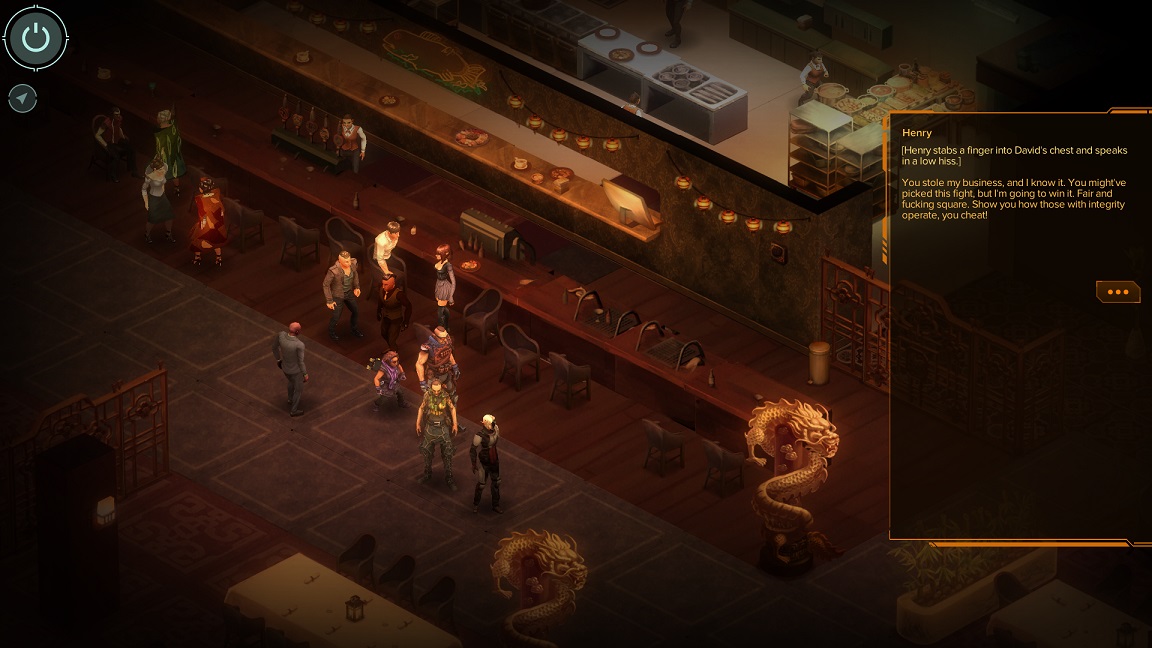Open the power menu button
Screen dimensions: 1152x648
click(36, 38)
